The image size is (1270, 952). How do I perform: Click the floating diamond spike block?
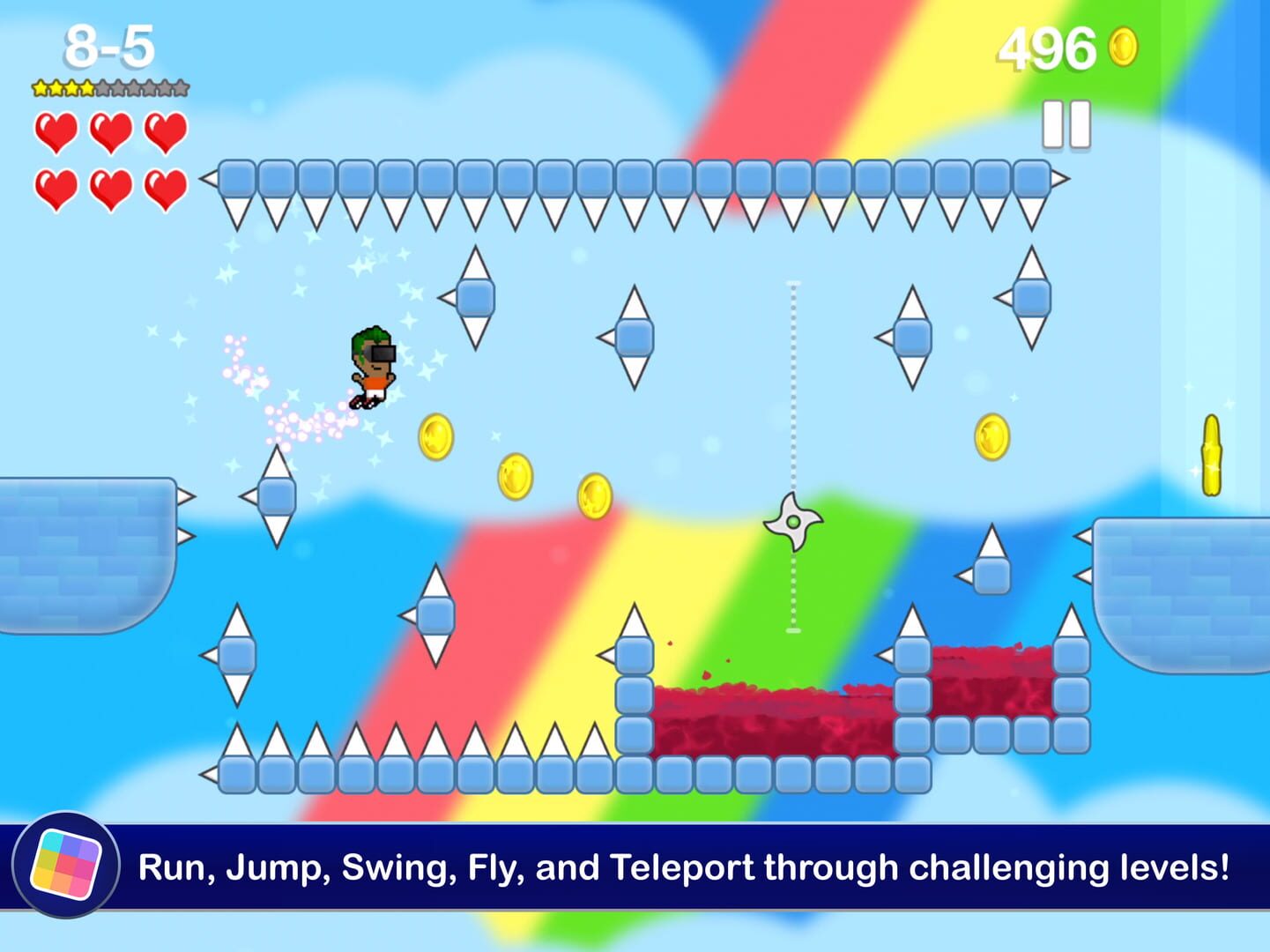coord(474,299)
